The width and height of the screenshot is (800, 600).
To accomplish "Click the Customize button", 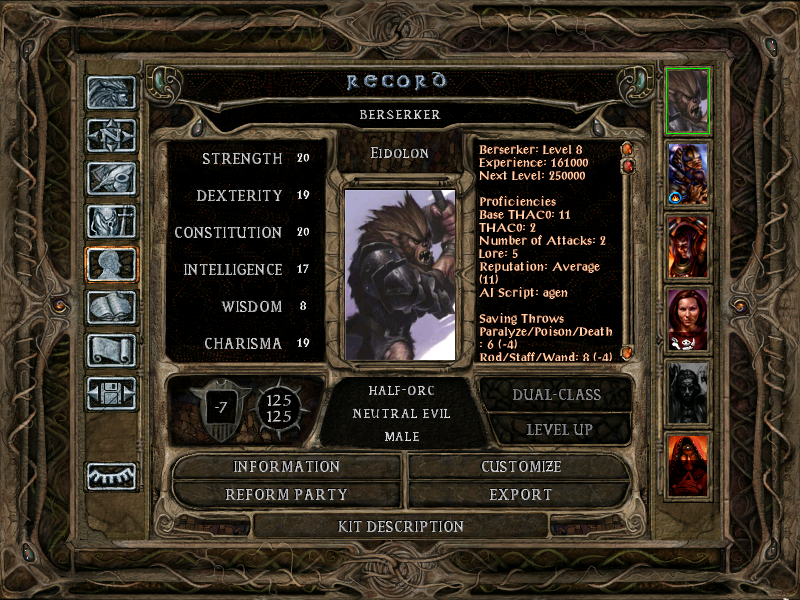I will tap(521, 467).
